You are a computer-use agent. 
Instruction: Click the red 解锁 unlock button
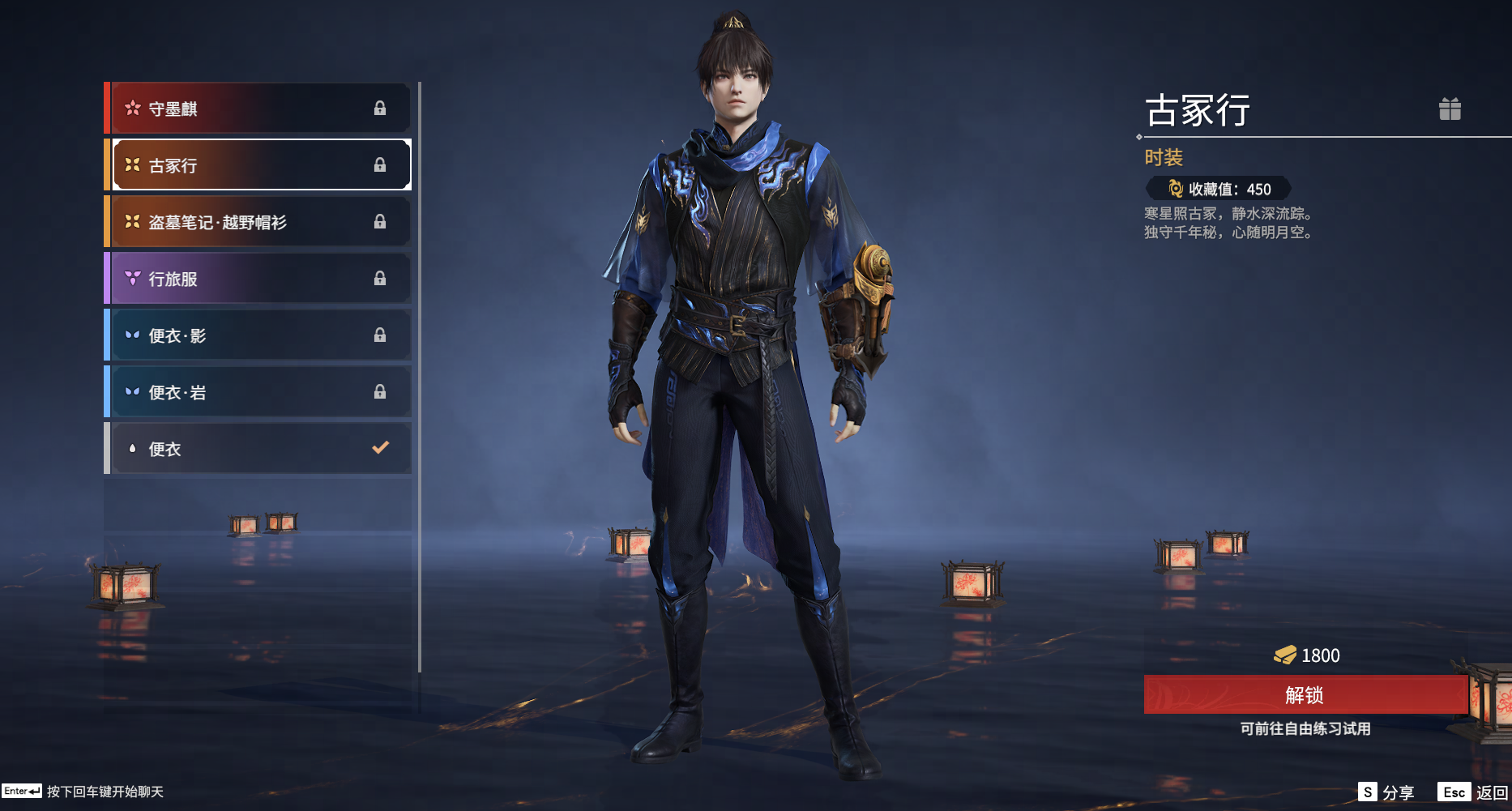pos(1305,695)
